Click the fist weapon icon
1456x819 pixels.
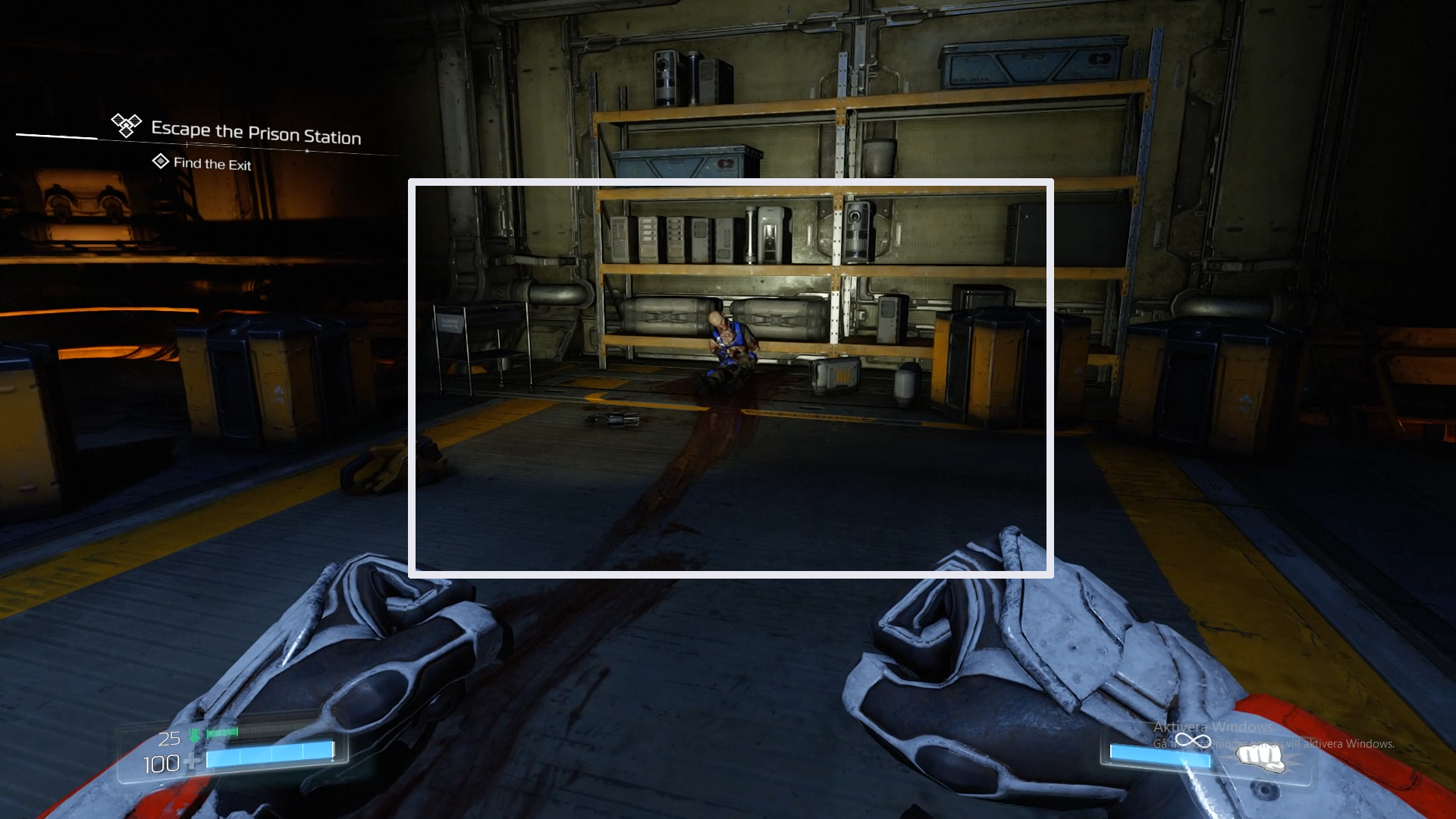tap(1260, 757)
